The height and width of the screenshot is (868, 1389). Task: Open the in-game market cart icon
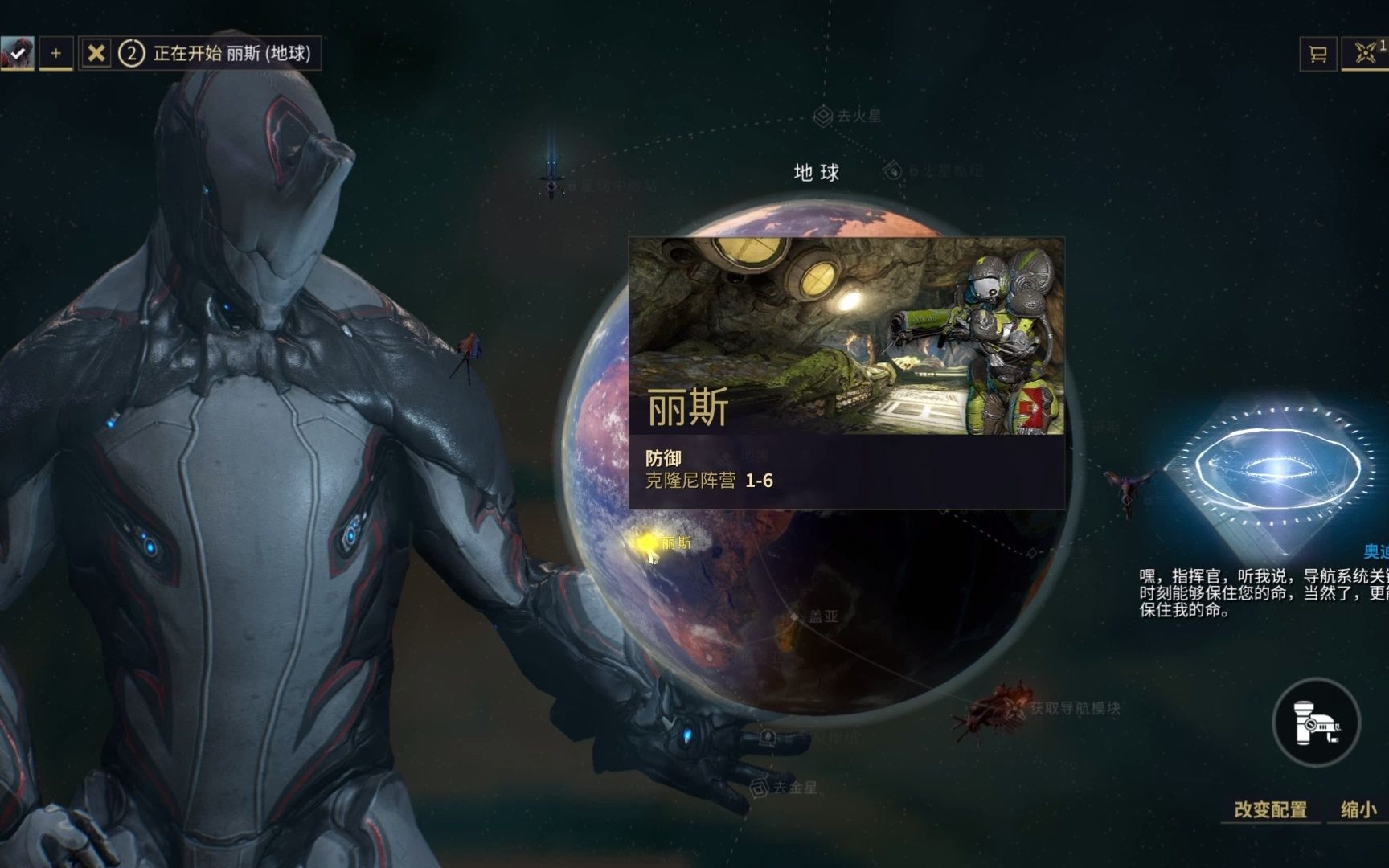1318,55
